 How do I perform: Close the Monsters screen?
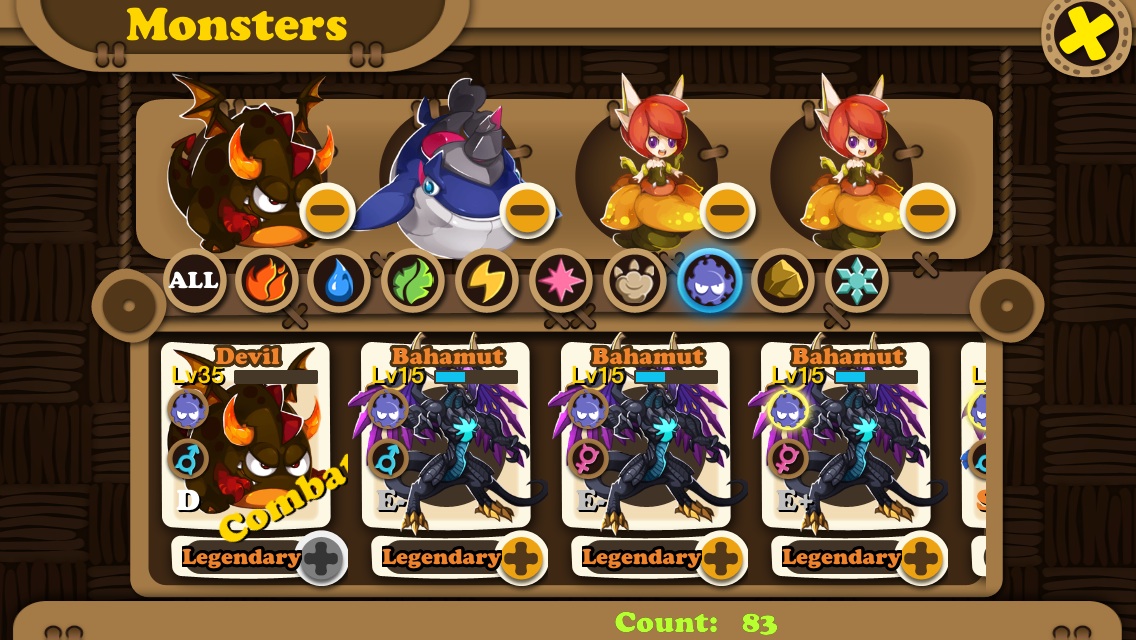(x=1087, y=35)
